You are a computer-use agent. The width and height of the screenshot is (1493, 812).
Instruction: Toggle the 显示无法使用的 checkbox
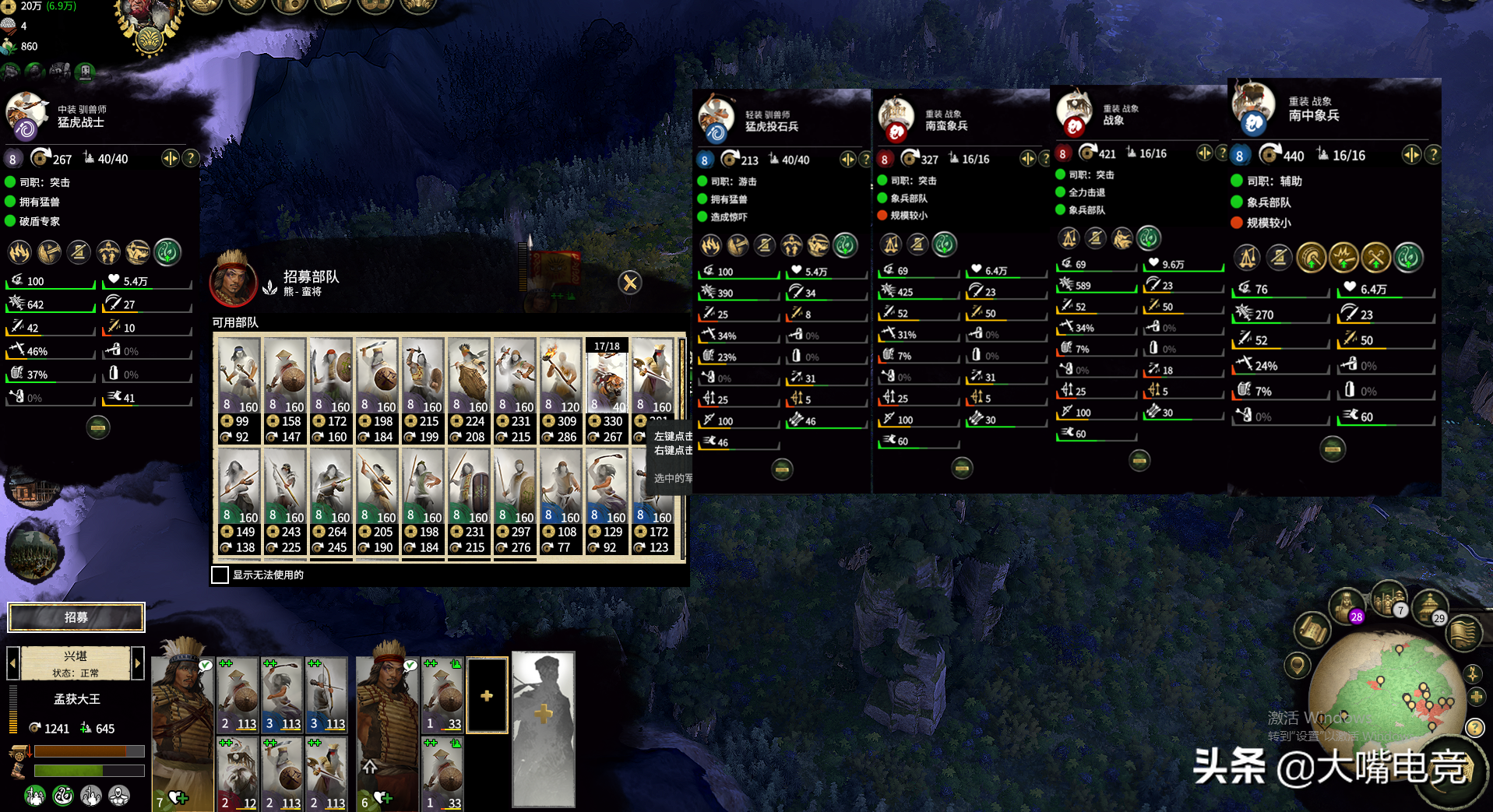click(220, 575)
